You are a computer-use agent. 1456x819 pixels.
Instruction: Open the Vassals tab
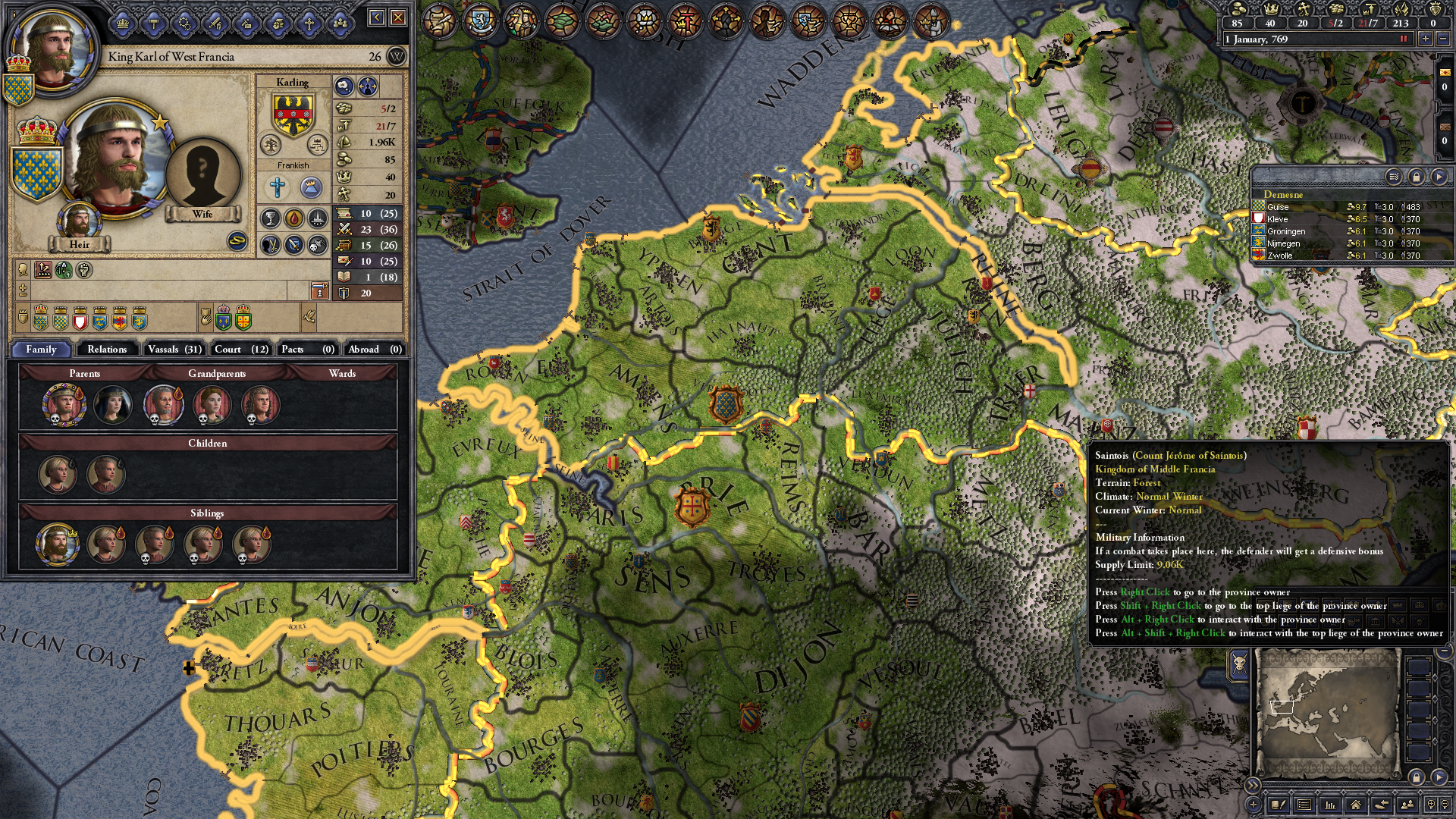tap(174, 349)
